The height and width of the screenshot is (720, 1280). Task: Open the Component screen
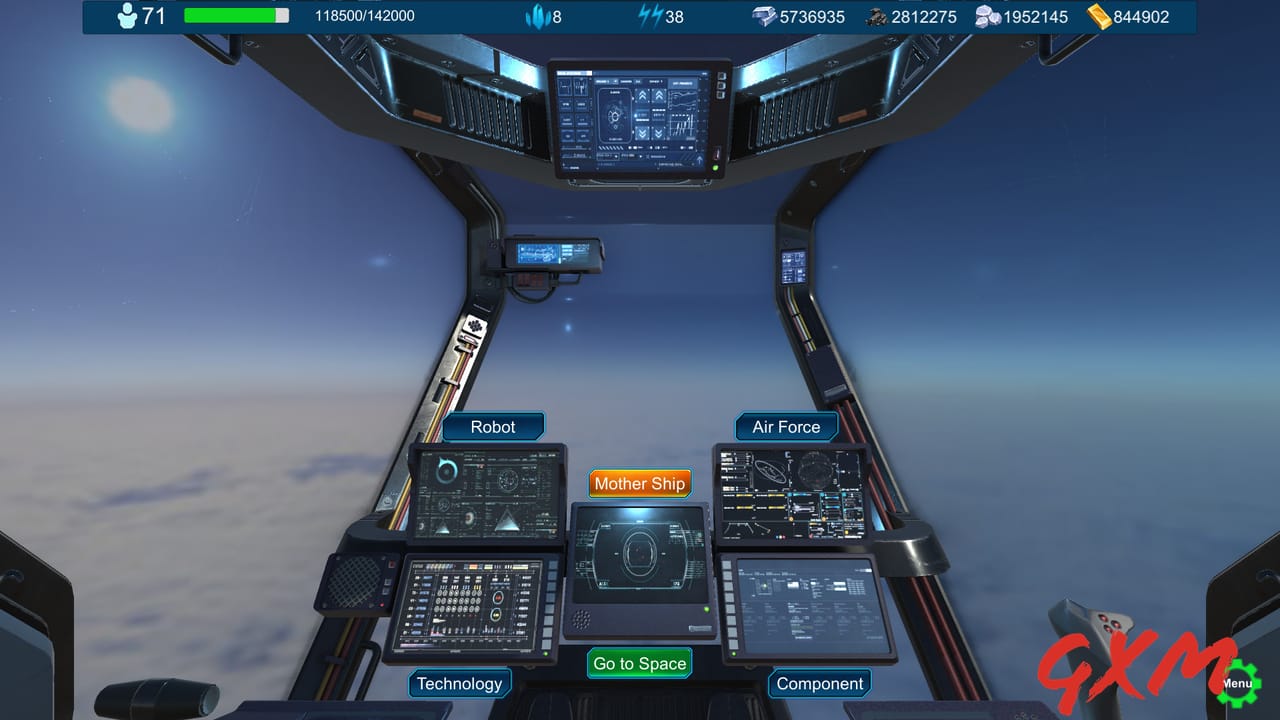(819, 683)
